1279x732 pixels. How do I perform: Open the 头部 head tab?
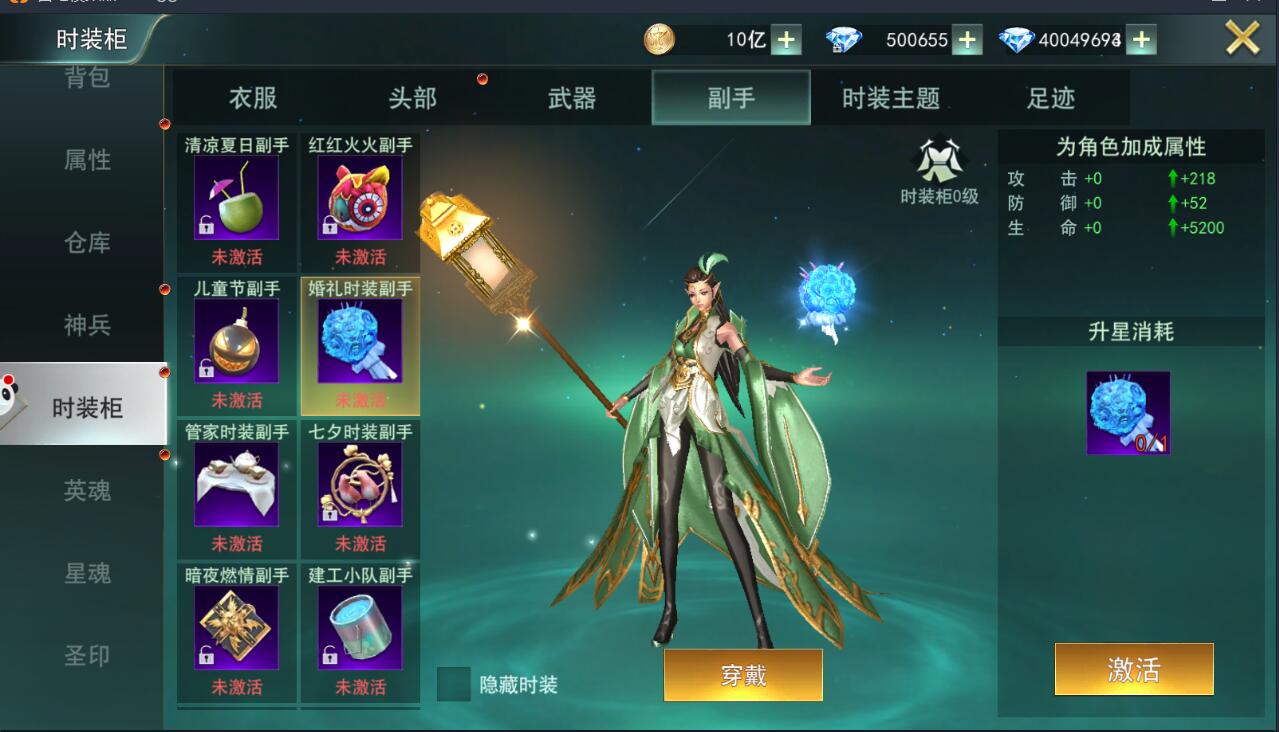(412, 98)
